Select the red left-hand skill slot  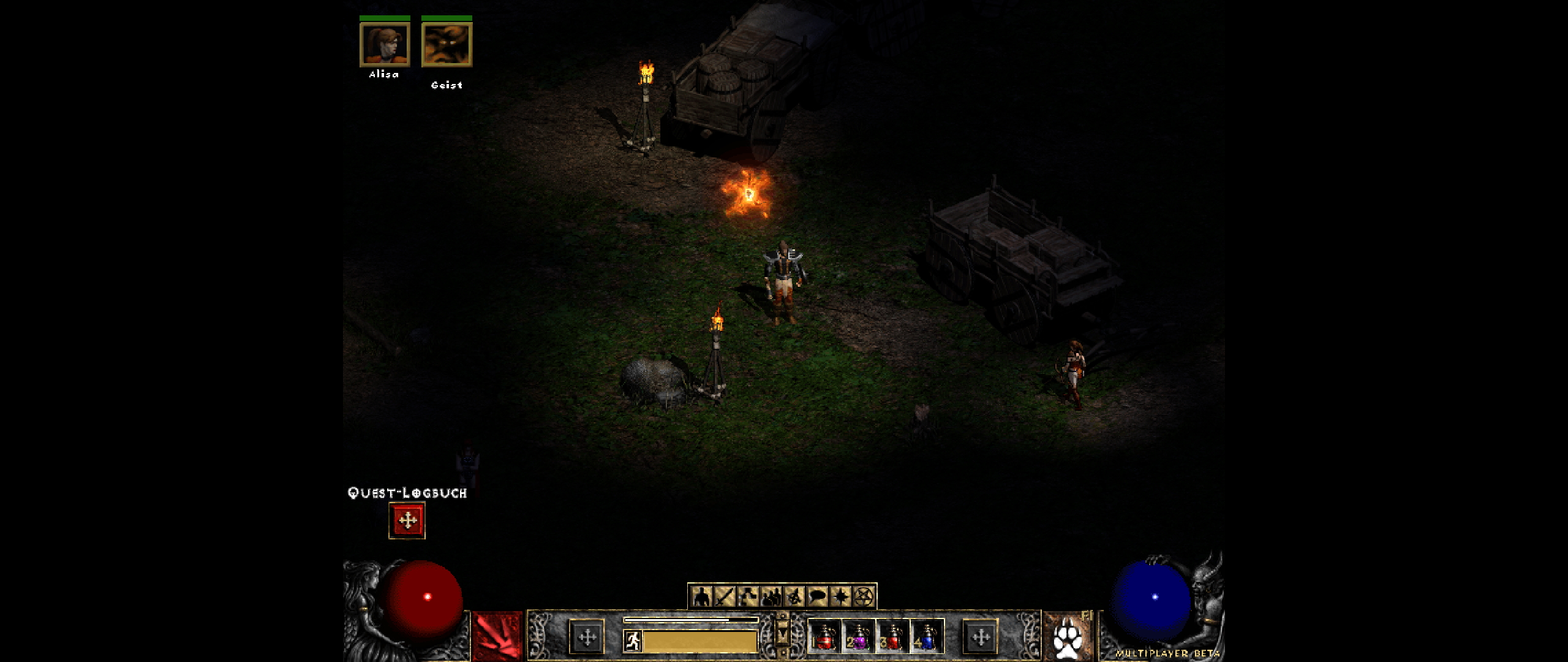coord(496,636)
